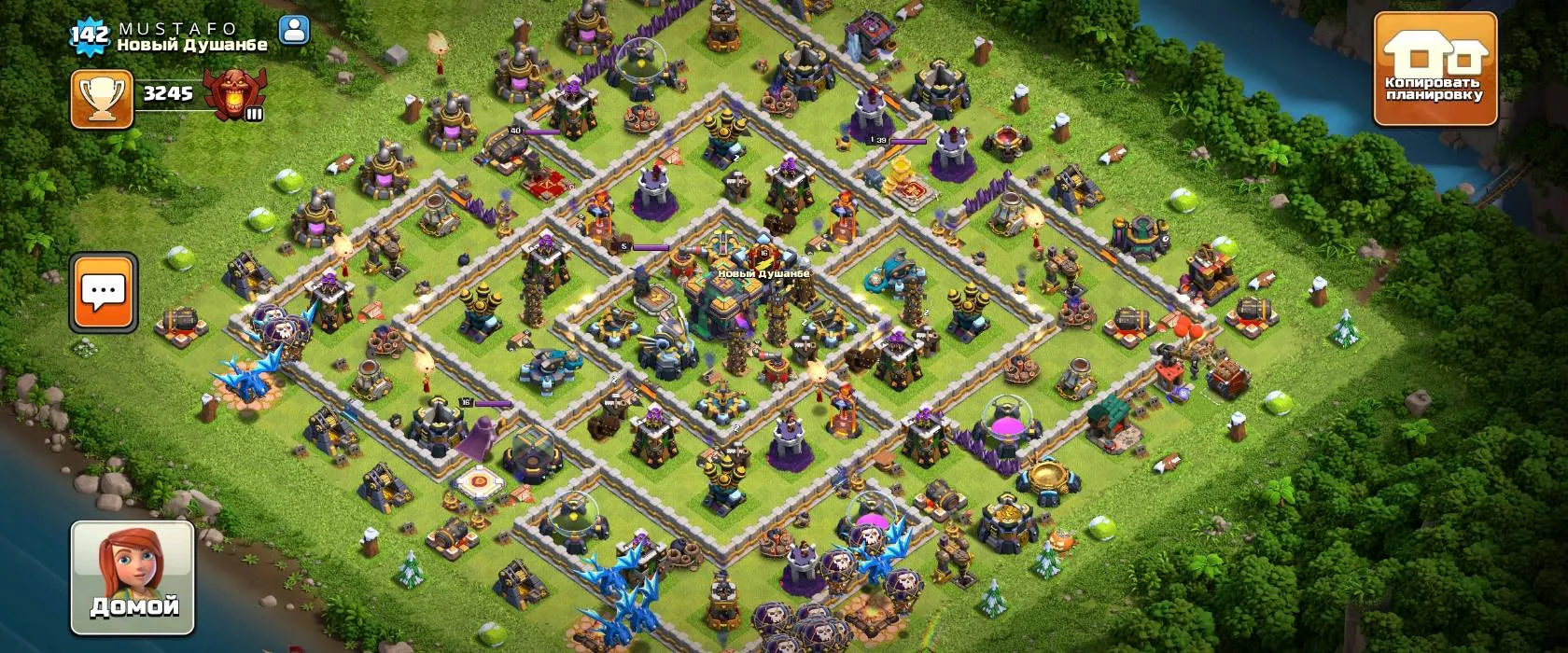Copy the base layout

coord(1435,69)
